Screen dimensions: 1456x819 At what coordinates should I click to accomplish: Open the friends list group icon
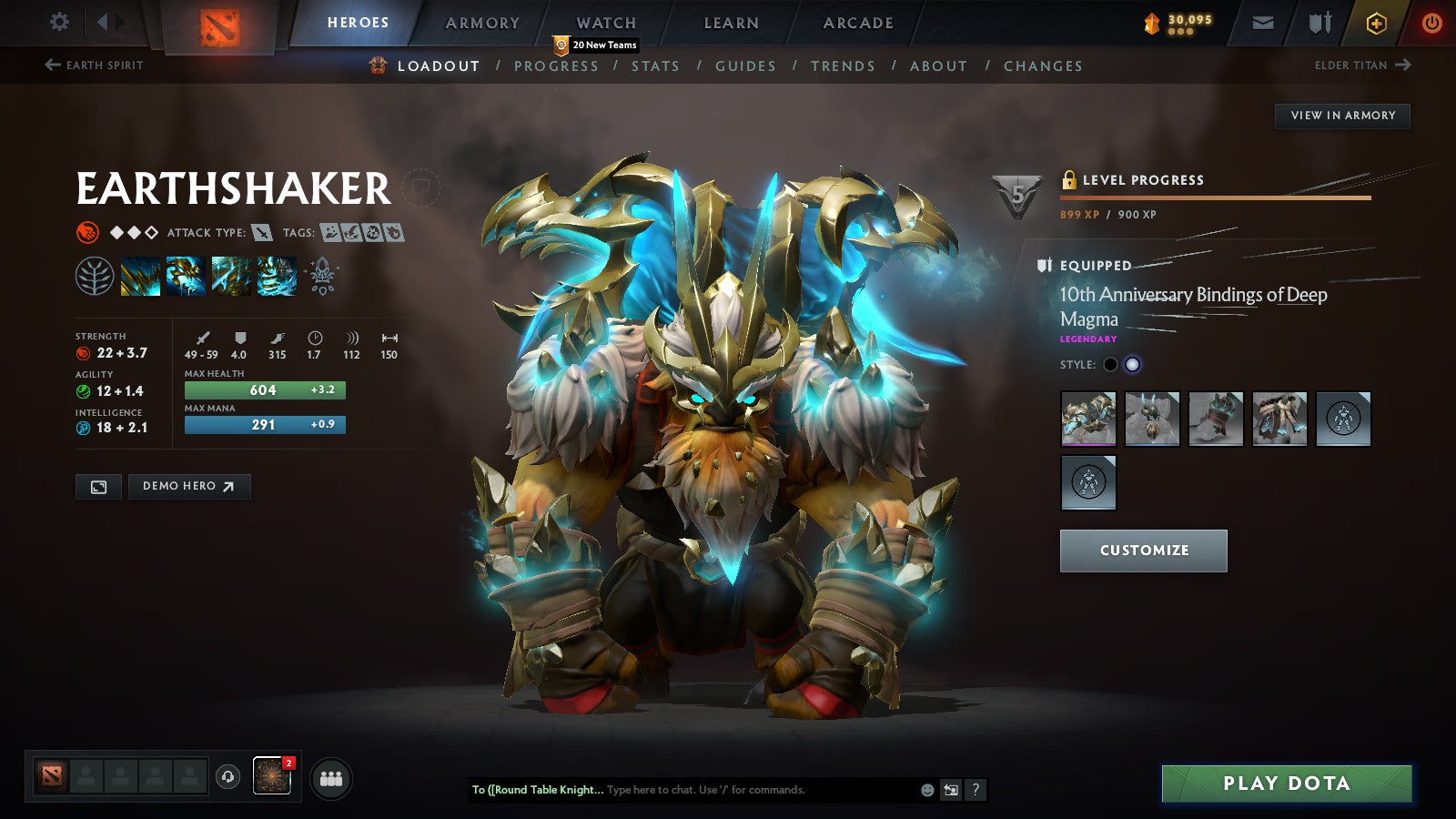click(x=331, y=777)
